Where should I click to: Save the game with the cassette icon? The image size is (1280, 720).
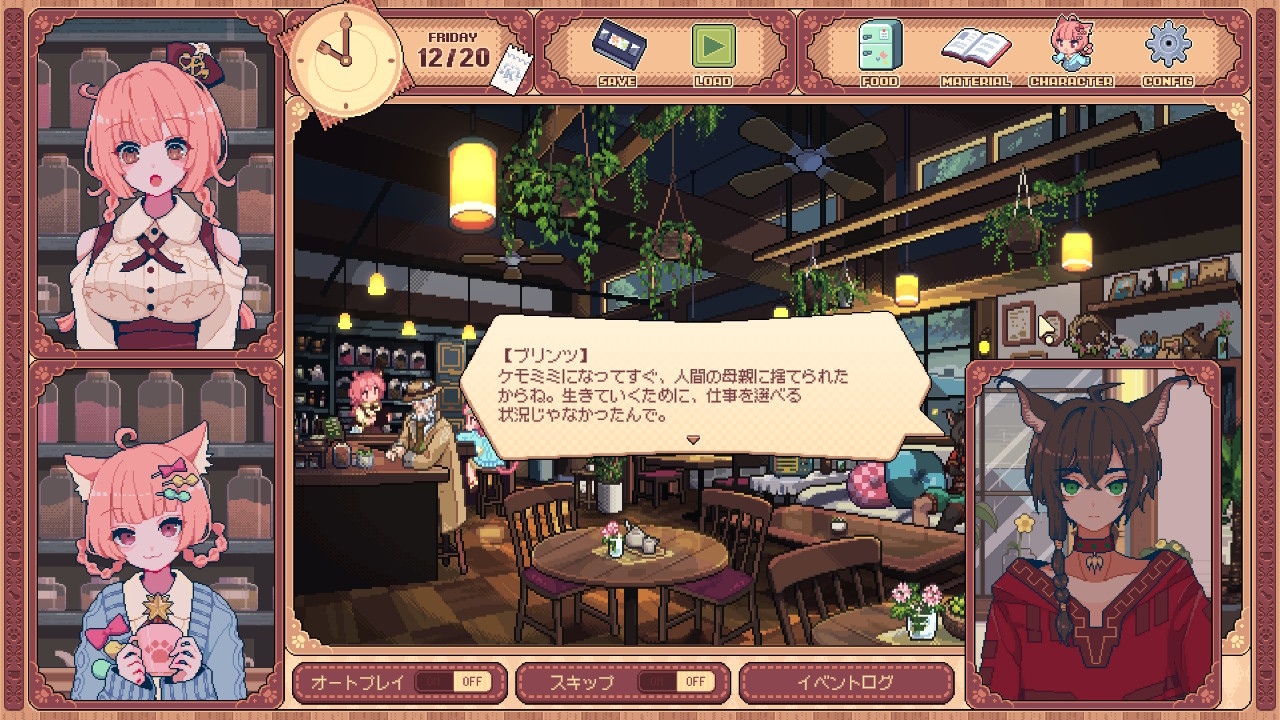click(616, 48)
